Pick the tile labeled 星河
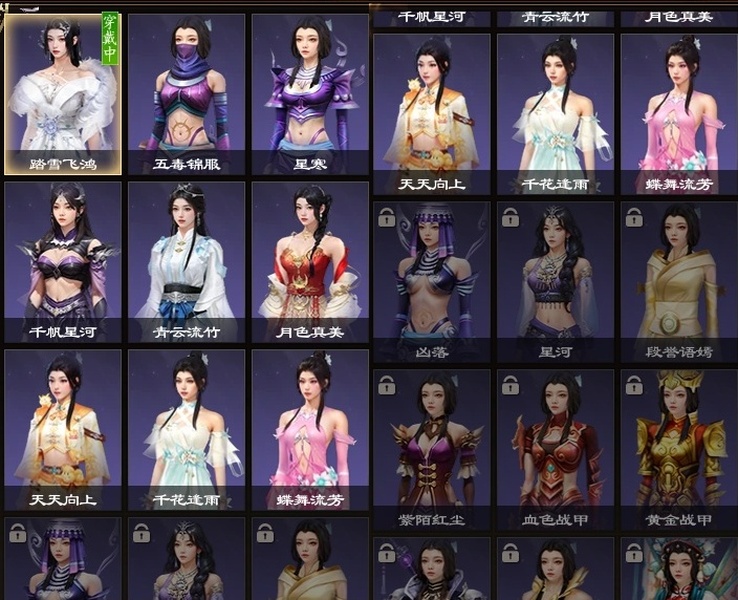The image size is (738, 600). 555,280
